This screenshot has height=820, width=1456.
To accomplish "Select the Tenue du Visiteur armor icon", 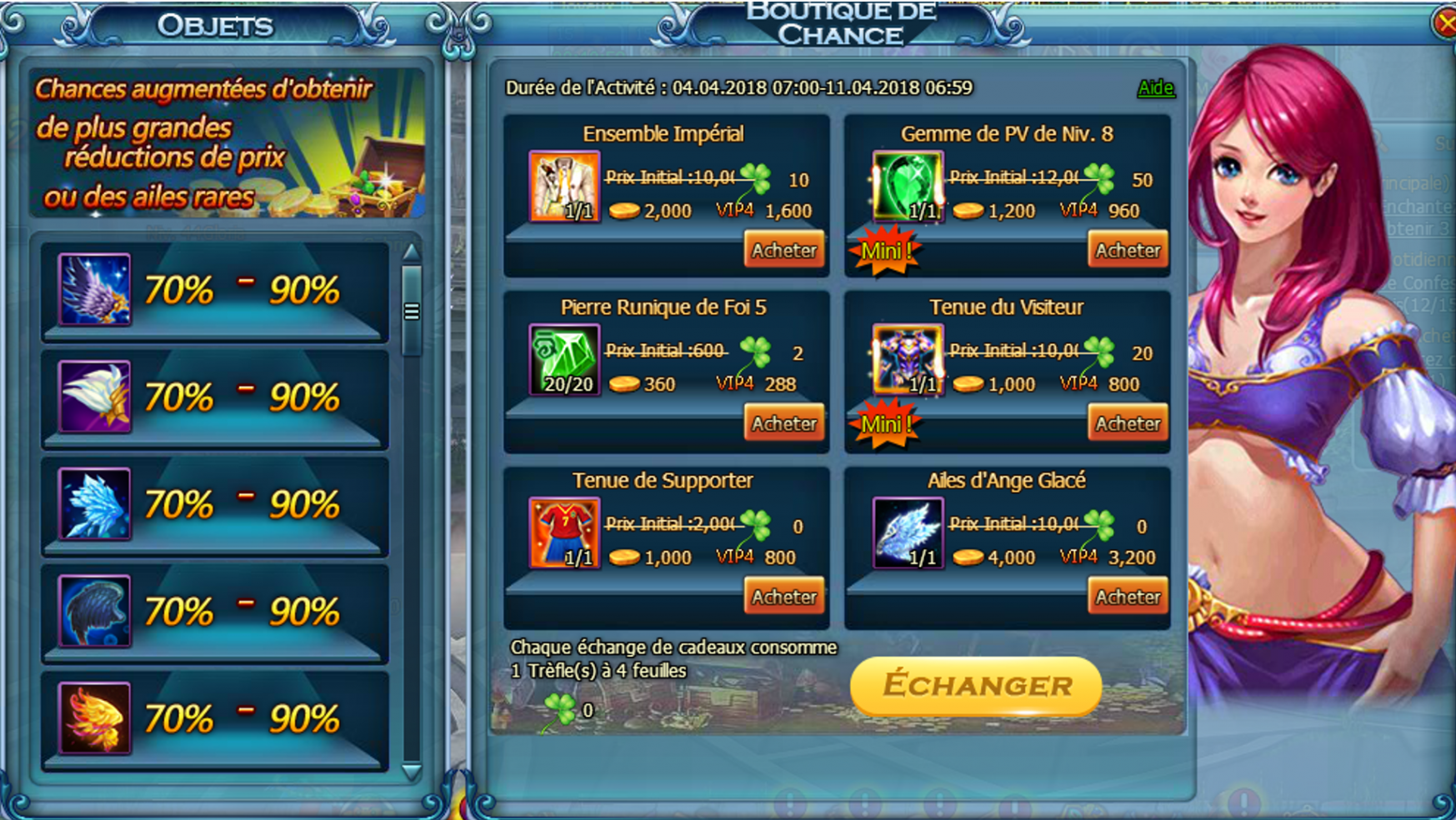I will (x=908, y=360).
